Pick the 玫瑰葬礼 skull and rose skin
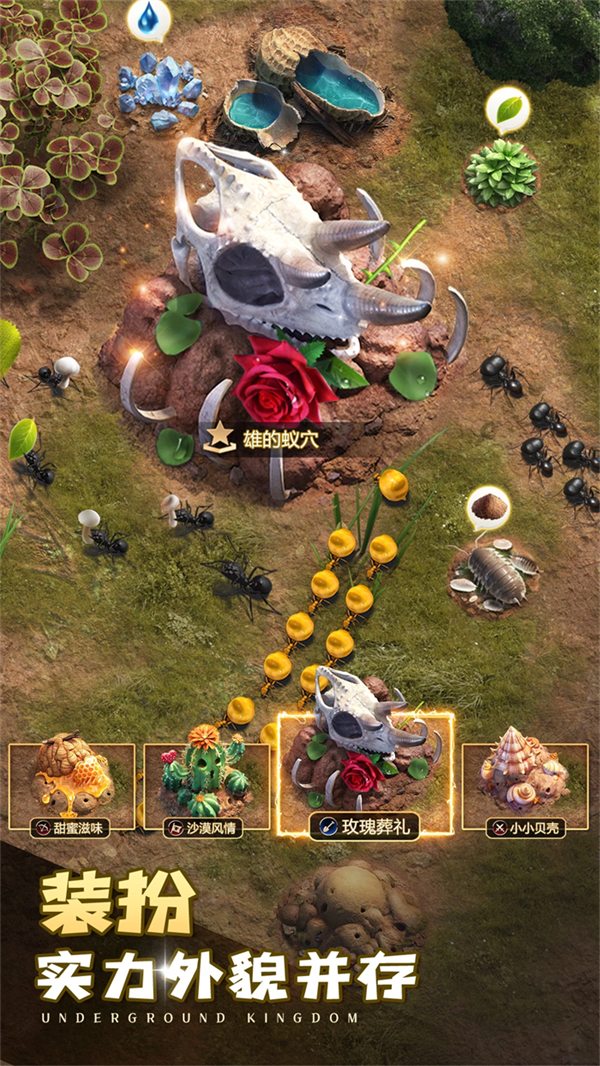The image size is (600, 1066). pyautogui.click(x=365, y=775)
